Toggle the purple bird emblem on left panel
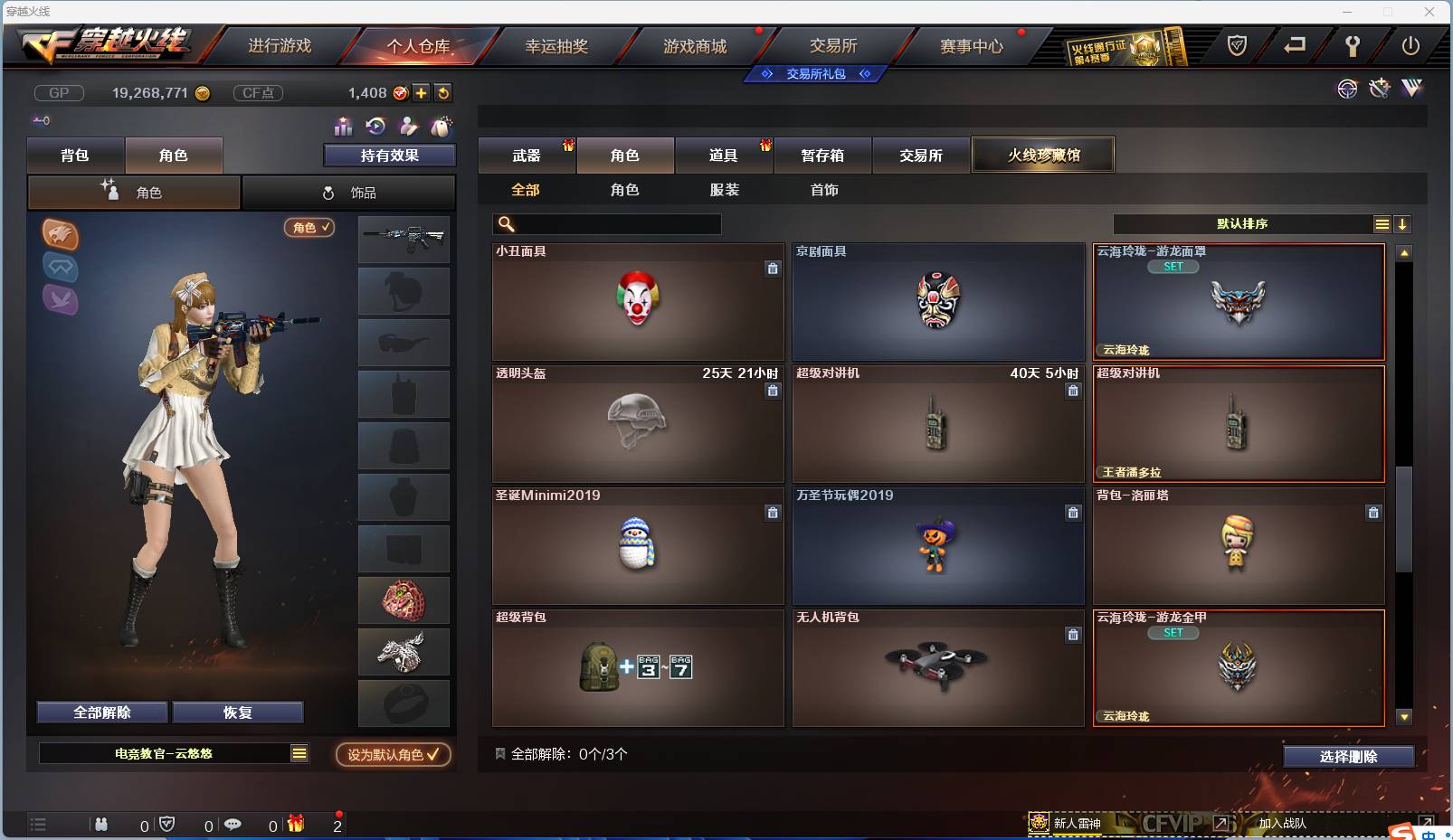Viewport: 1453px width, 840px height. [61, 299]
